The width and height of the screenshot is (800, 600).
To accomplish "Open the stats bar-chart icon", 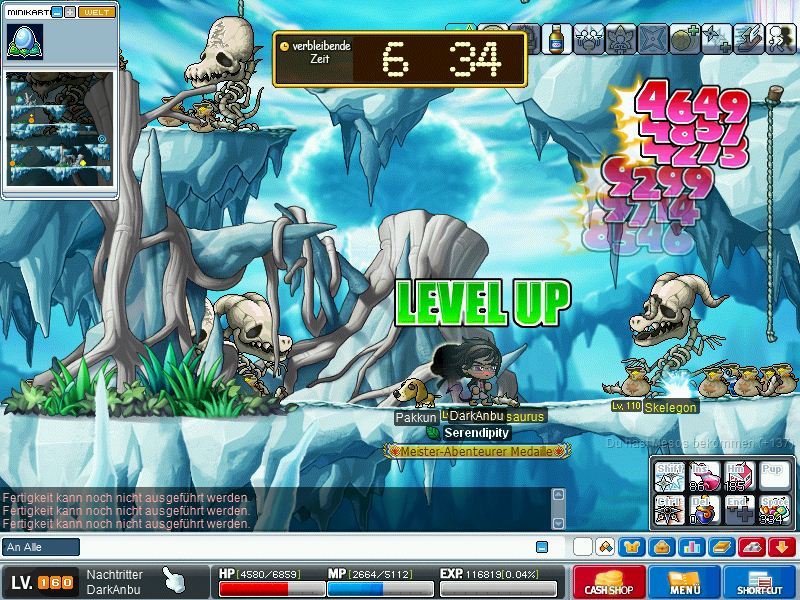I will [x=690, y=547].
